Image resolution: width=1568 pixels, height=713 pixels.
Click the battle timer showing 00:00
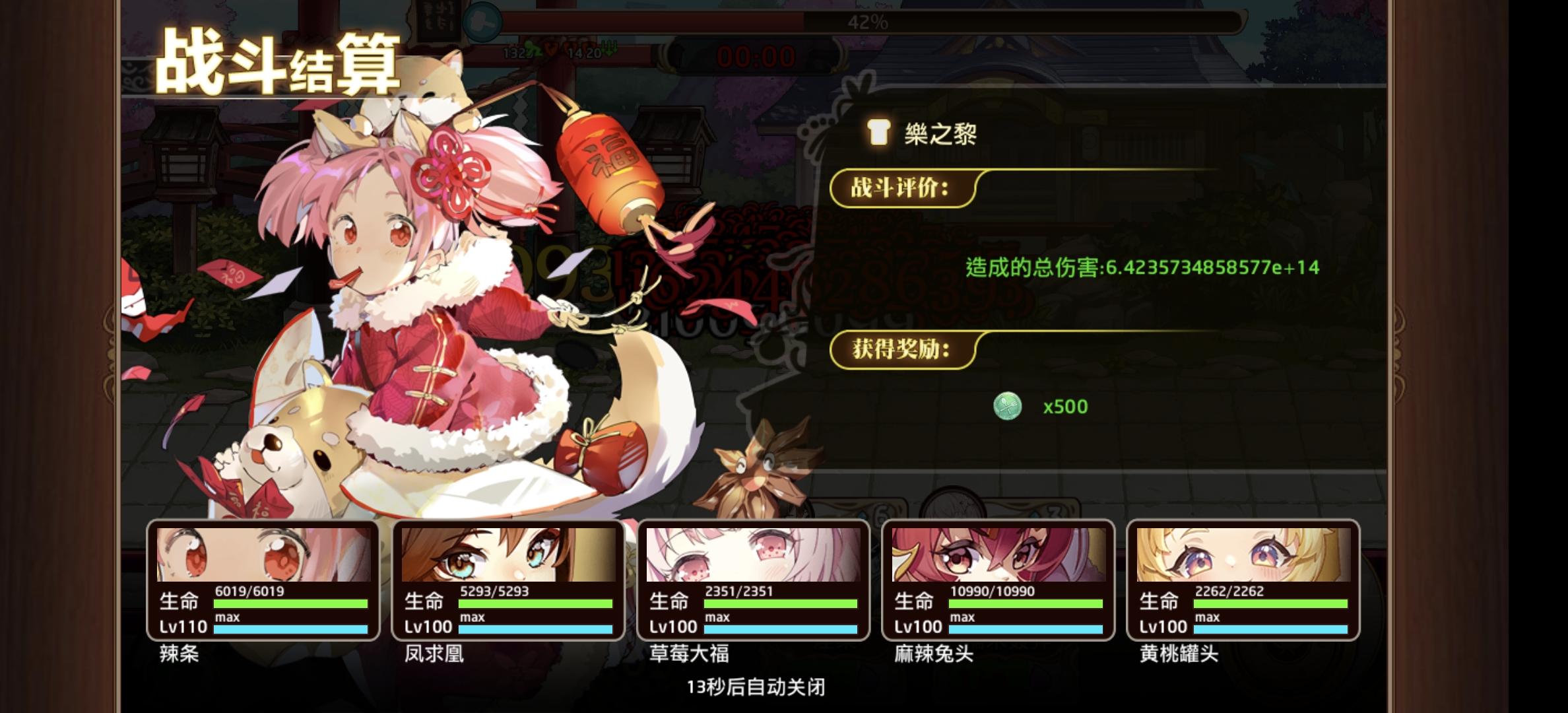click(x=757, y=56)
